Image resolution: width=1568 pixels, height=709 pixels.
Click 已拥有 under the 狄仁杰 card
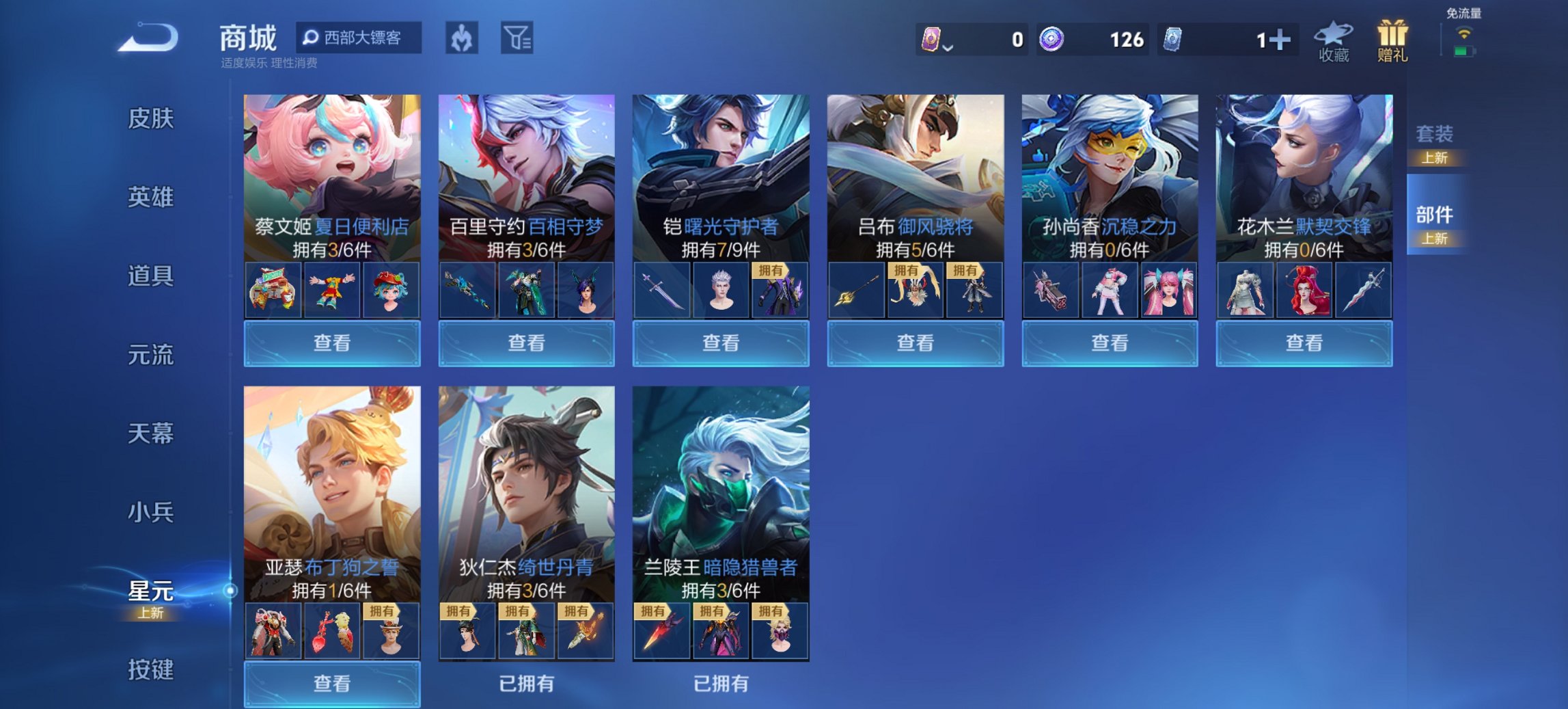pos(527,682)
